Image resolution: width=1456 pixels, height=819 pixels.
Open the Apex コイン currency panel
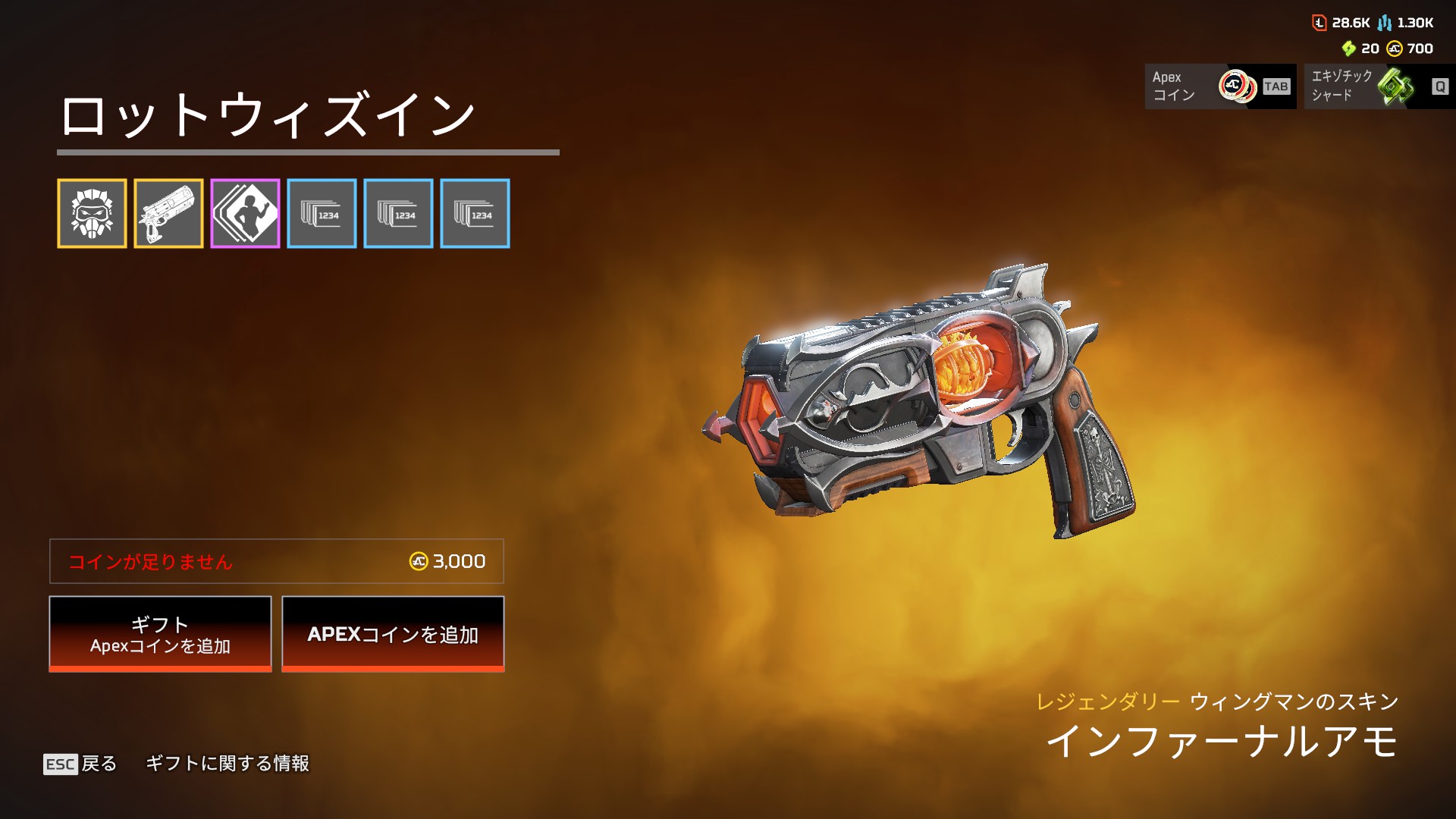point(1220,86)
